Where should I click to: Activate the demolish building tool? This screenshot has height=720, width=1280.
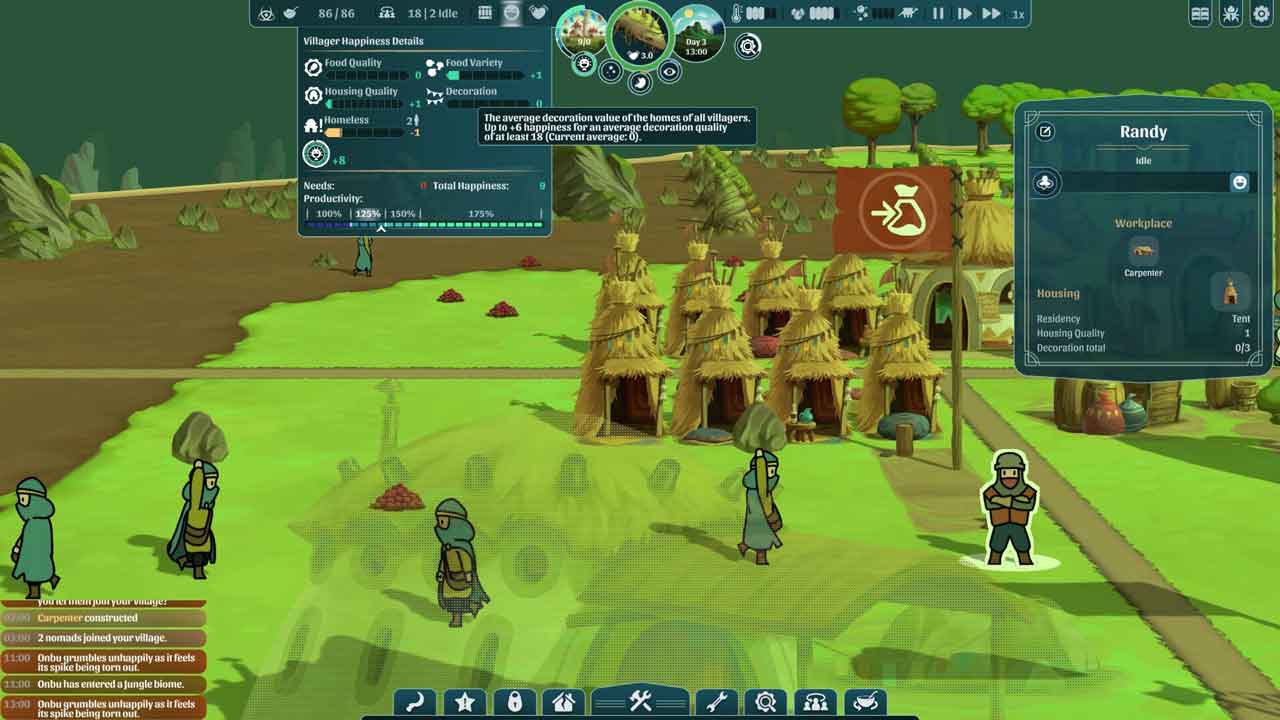pos(565,703)
